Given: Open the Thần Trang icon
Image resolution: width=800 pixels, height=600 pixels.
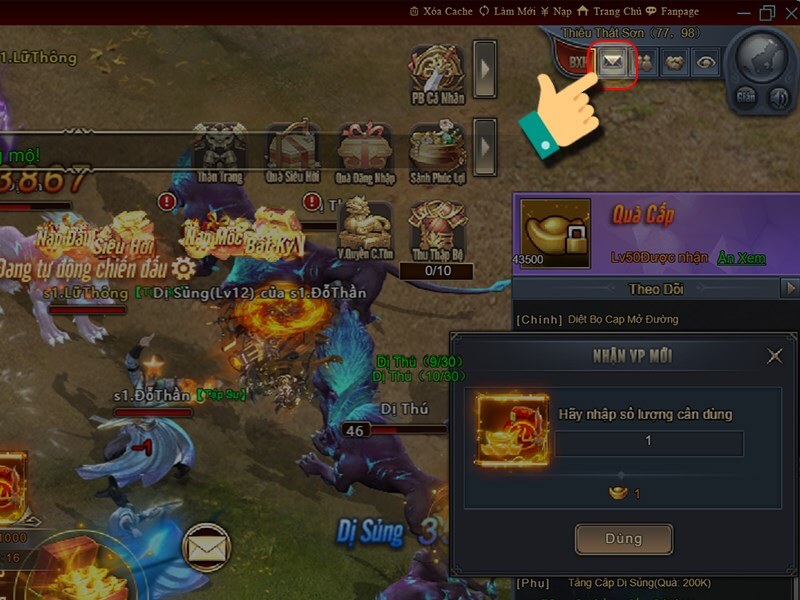Looking at the screenshot, I should (220, 150).
